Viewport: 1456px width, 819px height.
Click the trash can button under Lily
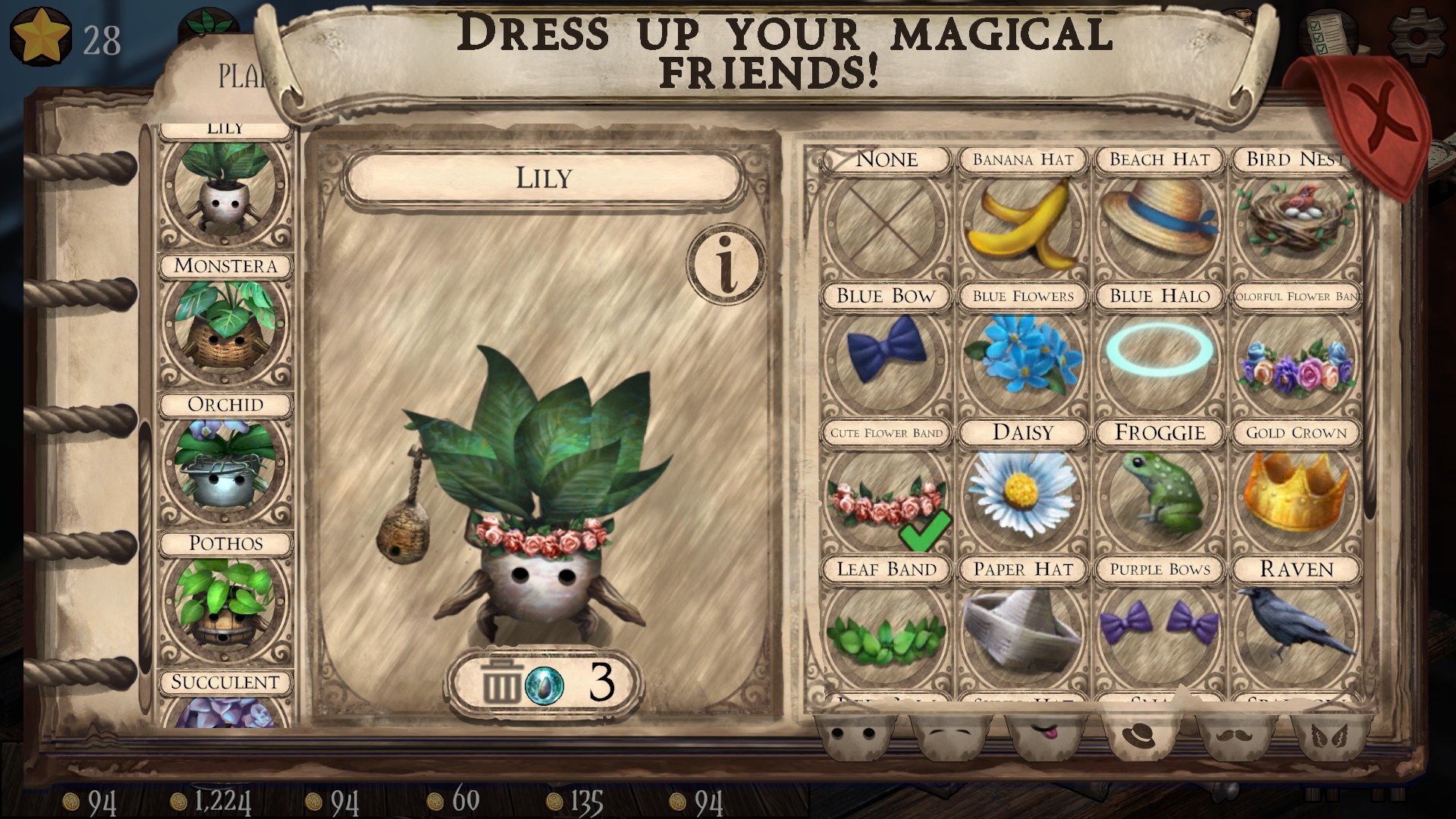tap(500, 682)
